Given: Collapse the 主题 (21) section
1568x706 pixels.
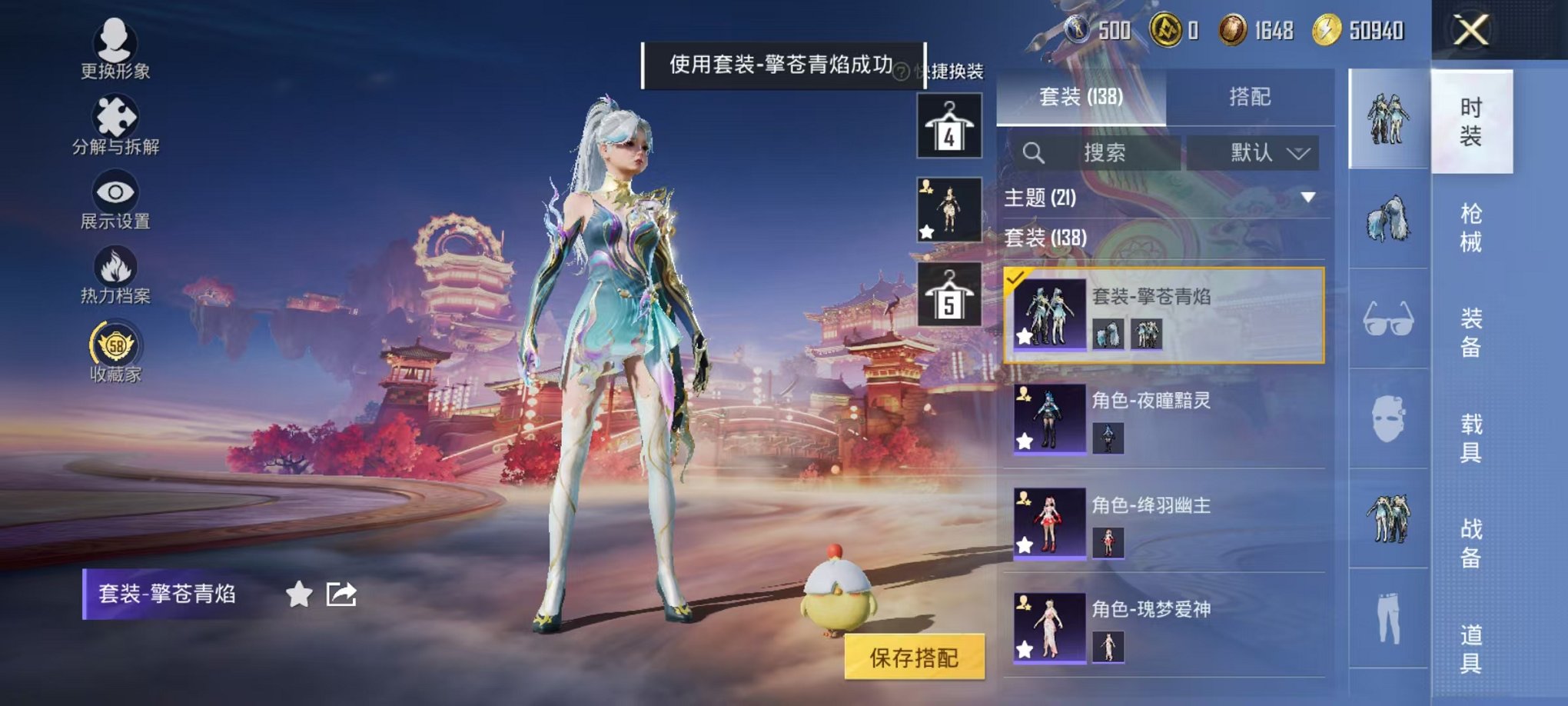Looking at the screenshot, I should point(1308,197).
